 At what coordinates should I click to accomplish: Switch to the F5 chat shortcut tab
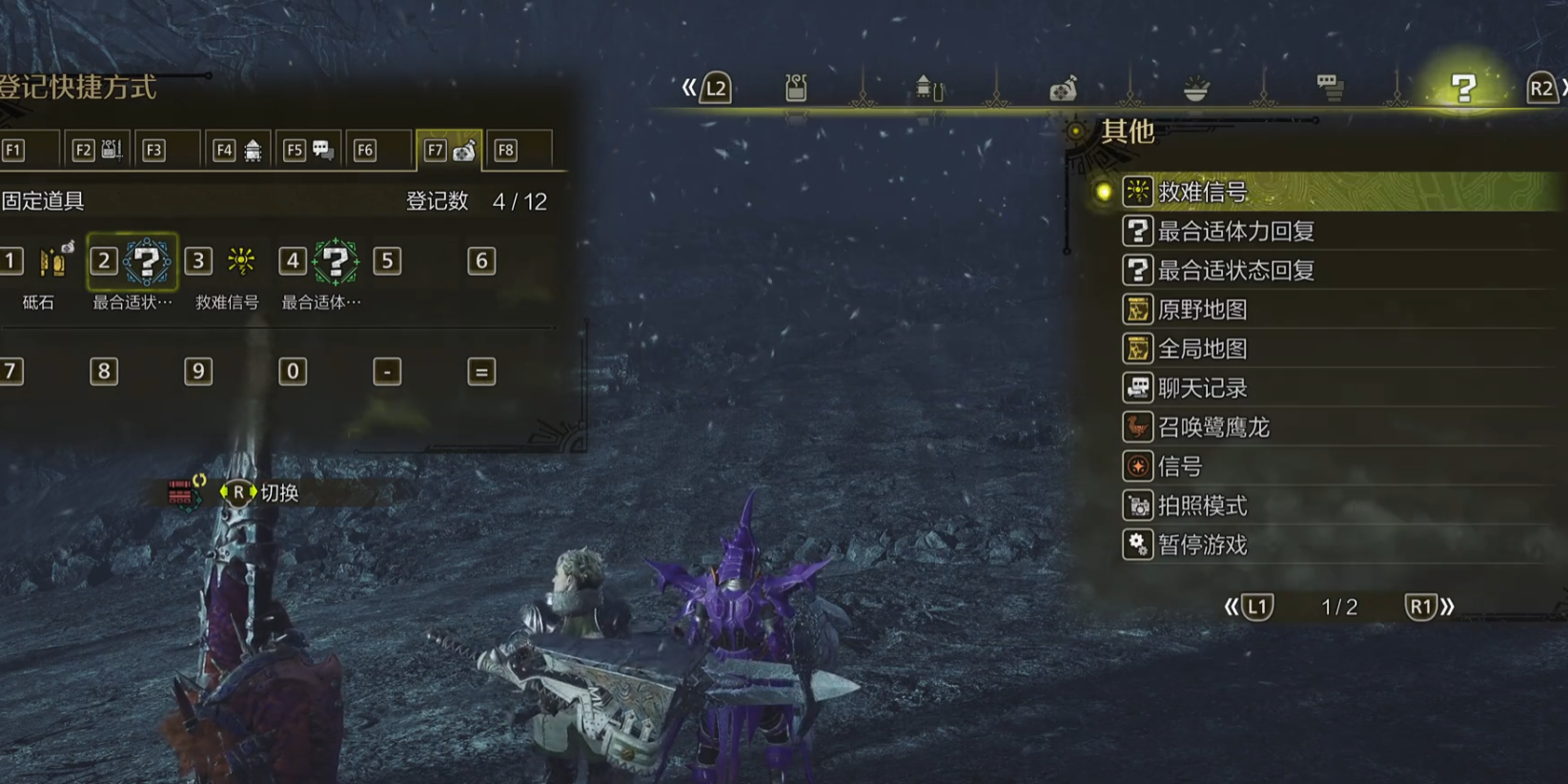click(x=309, y=150)
